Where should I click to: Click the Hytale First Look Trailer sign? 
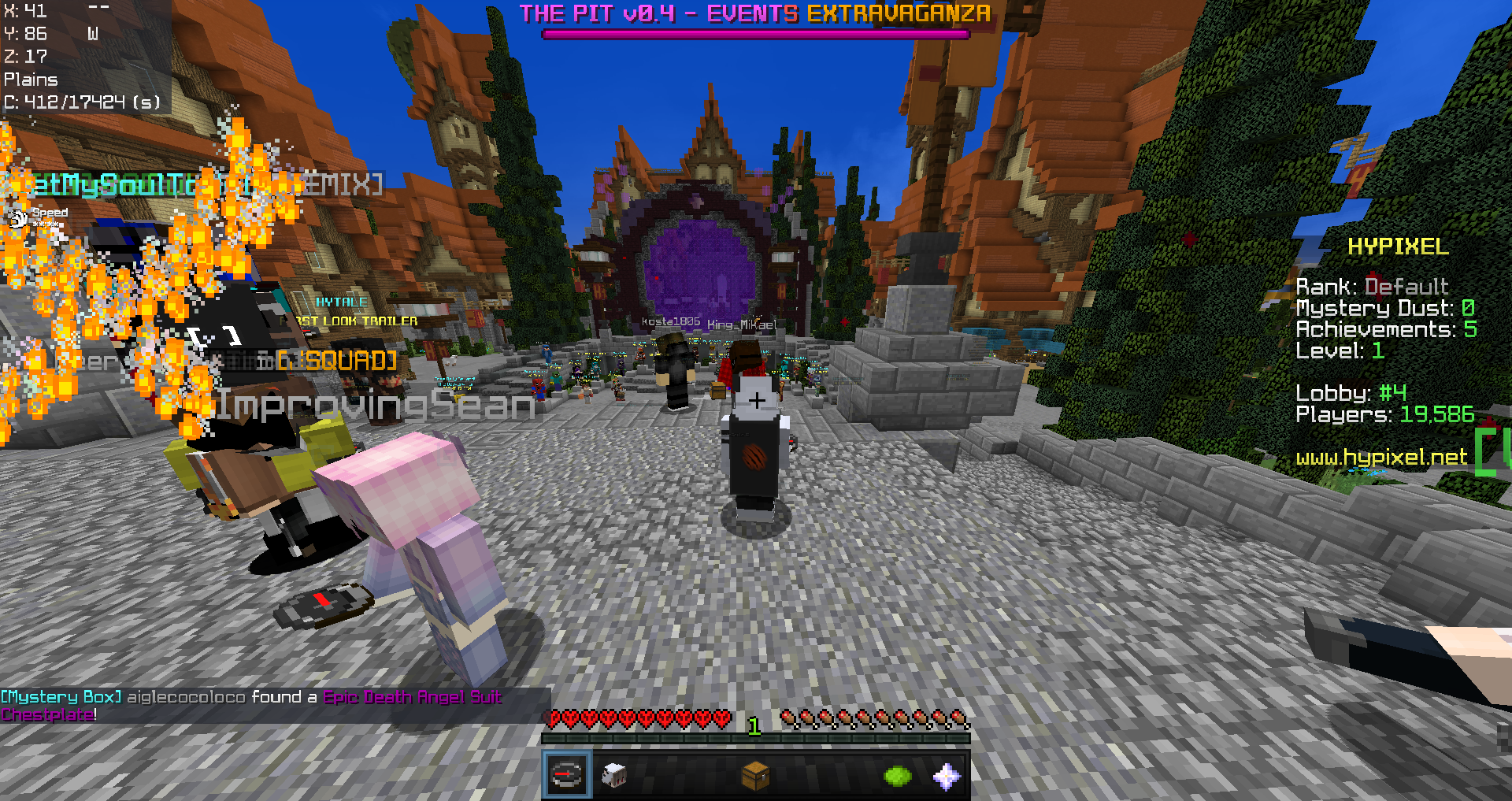(346, 311)
